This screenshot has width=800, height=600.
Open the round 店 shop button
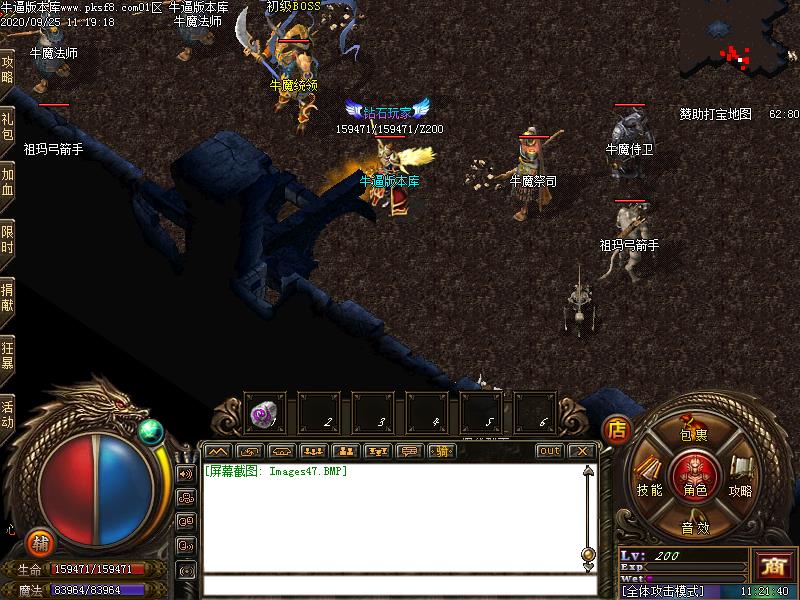tap(617, 430)
